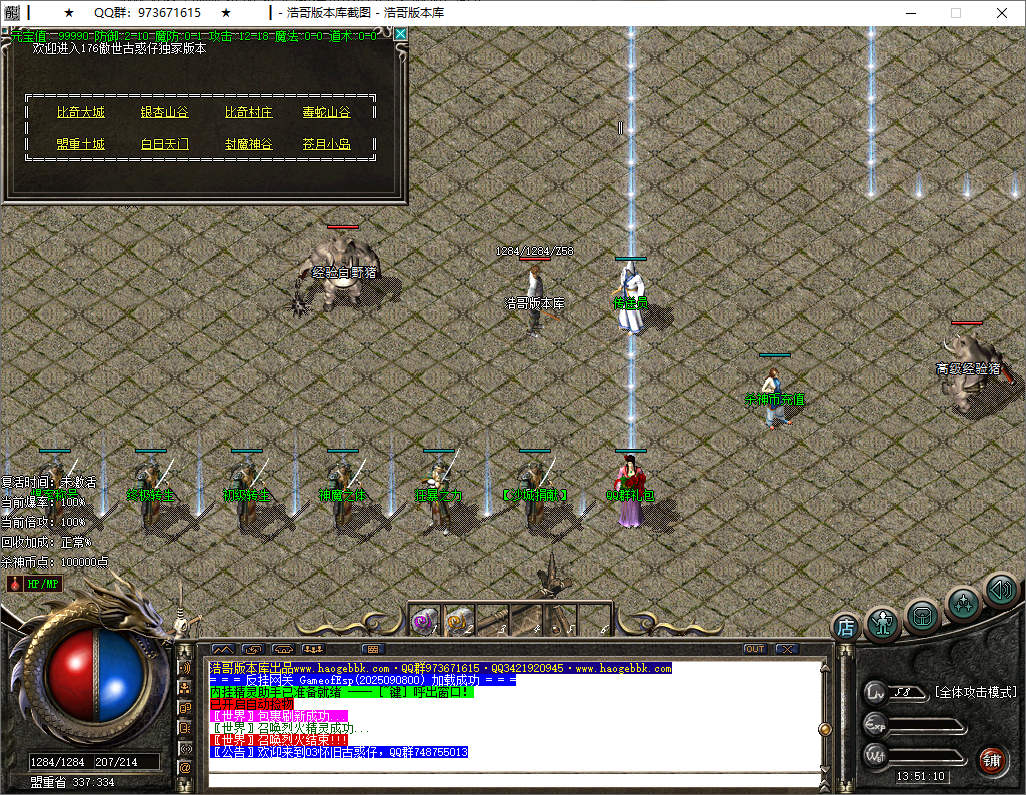
Task: Teleport to 比奇大城
Action: point(80,113)
